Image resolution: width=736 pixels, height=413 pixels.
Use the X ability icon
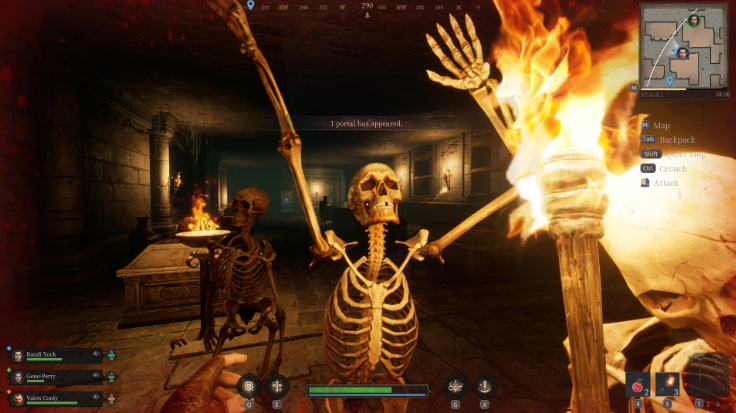tap(484, 385)
